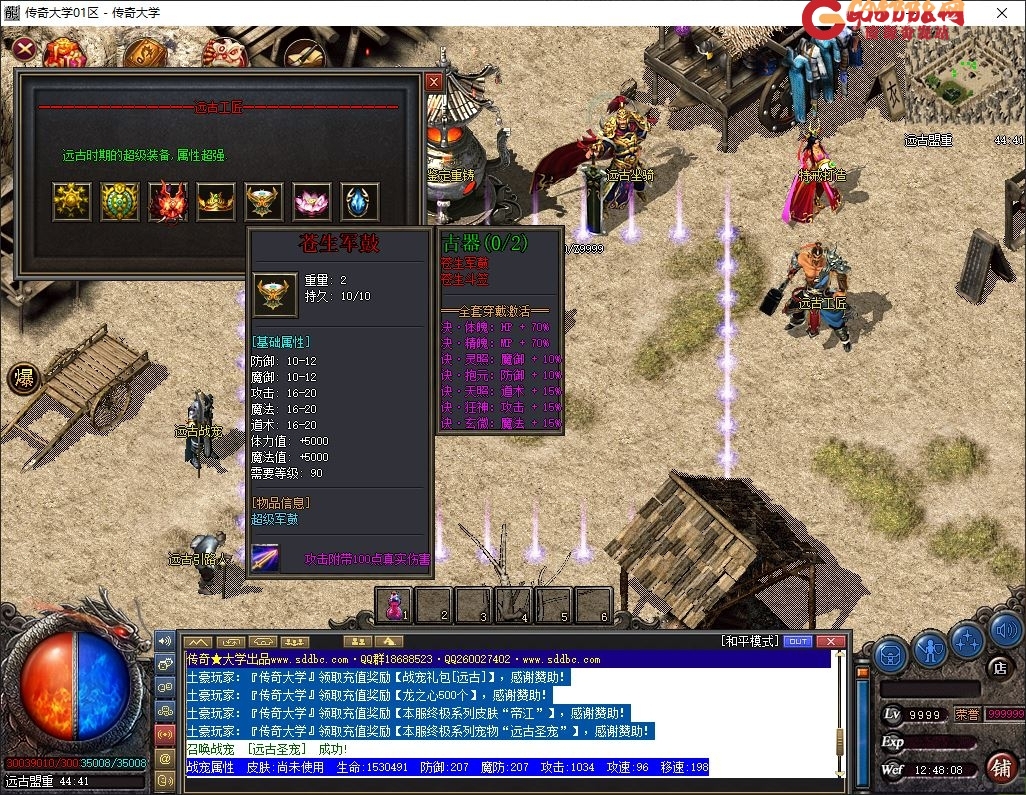This screenshot has height=795, width=1026.
Task: Select the 苍生军鼓 winged emblem item
Action: click(264, 202)
